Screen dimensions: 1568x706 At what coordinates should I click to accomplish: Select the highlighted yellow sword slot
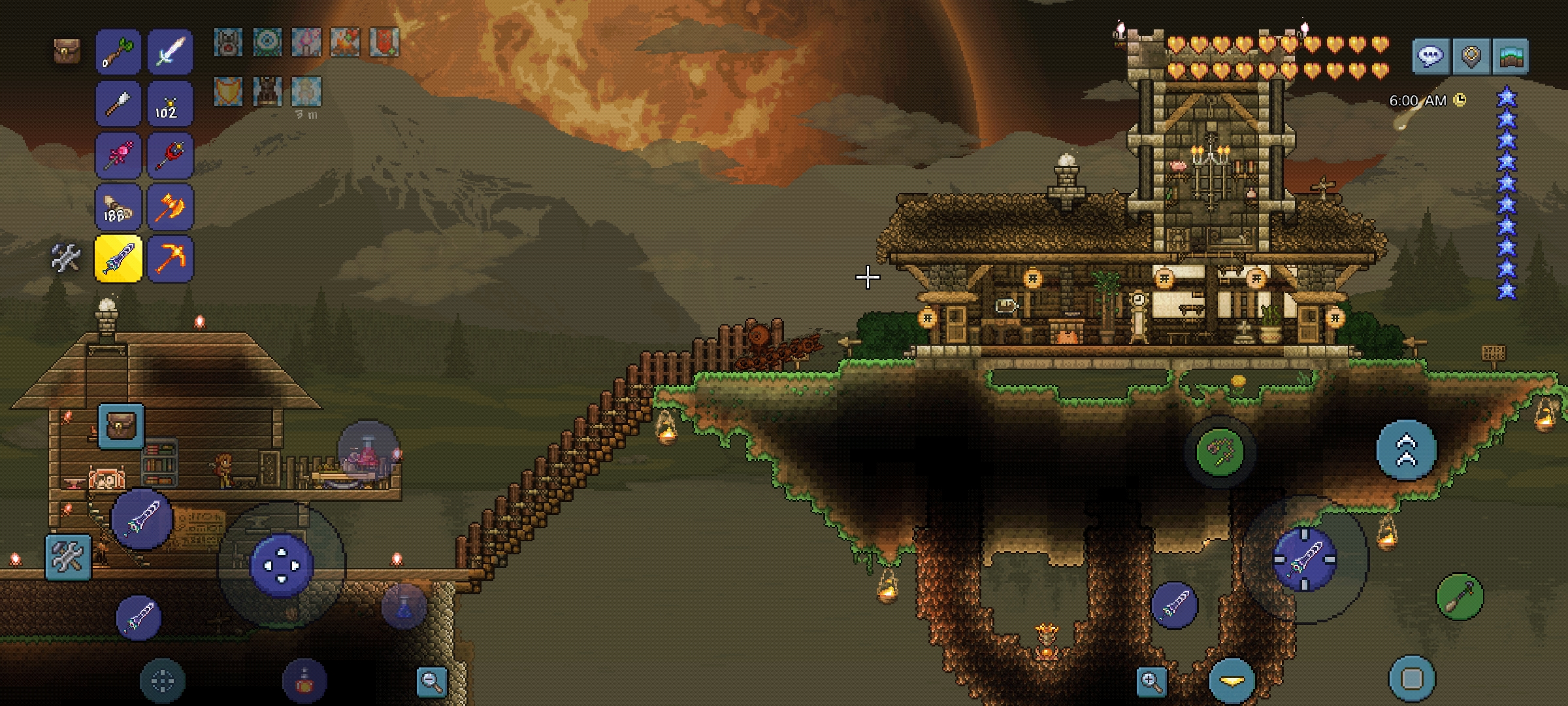point(118,259)
